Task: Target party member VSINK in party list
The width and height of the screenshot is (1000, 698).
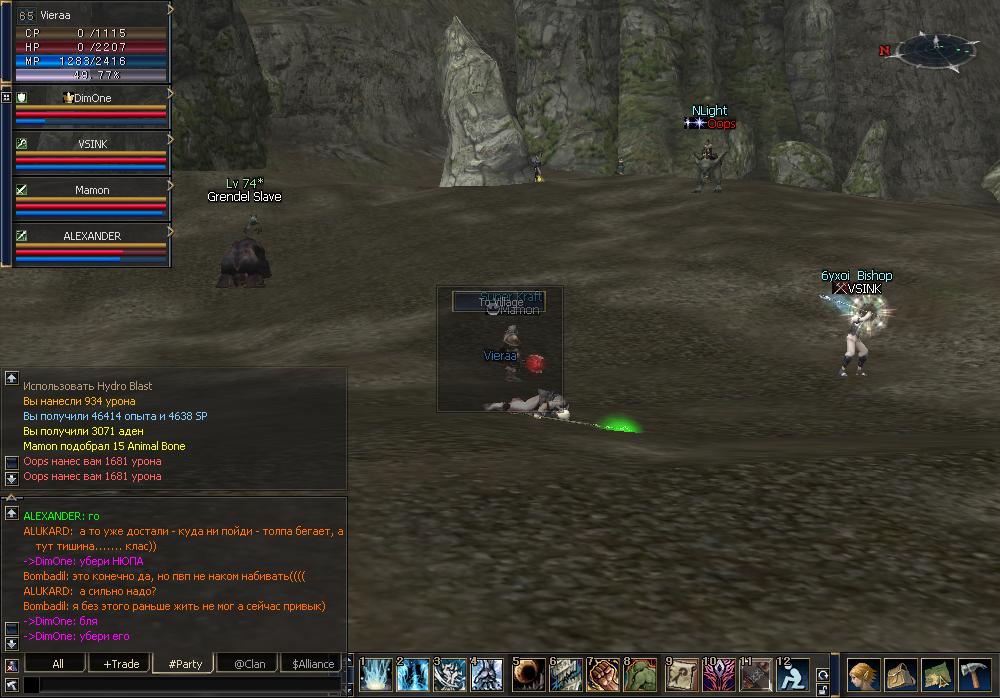Action: (92, 155)
